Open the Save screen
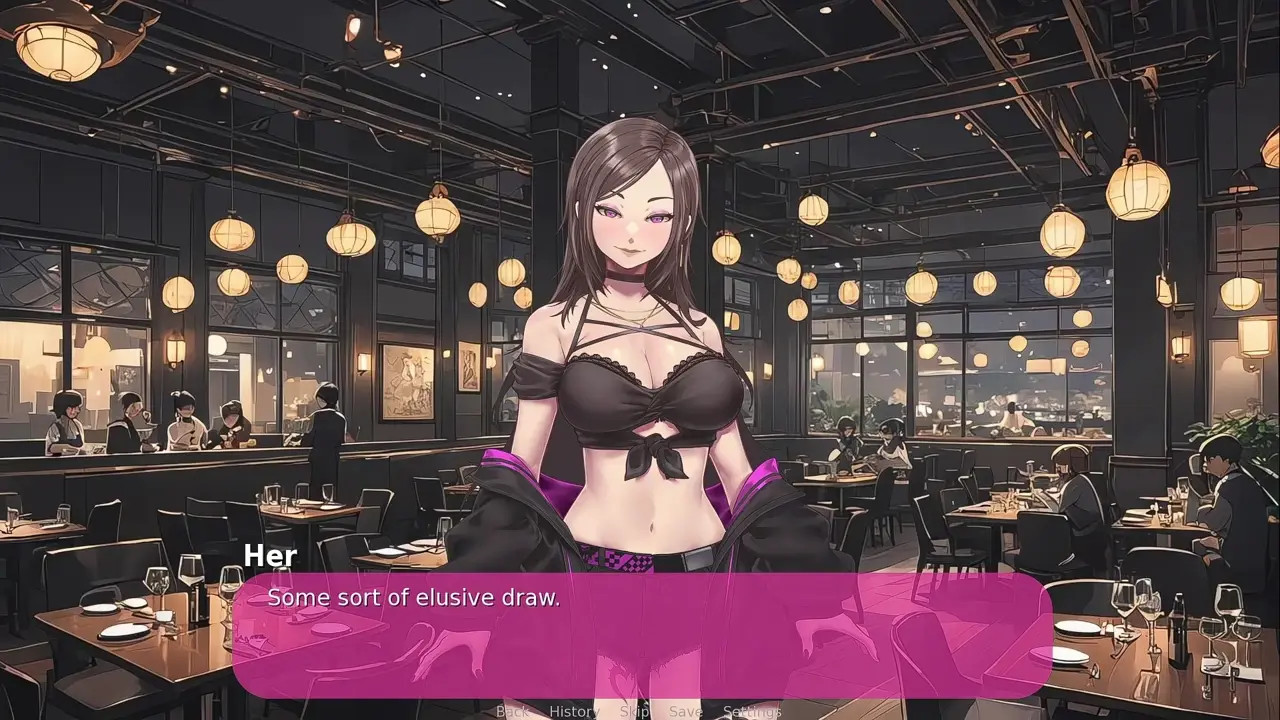 coord(685,711)
